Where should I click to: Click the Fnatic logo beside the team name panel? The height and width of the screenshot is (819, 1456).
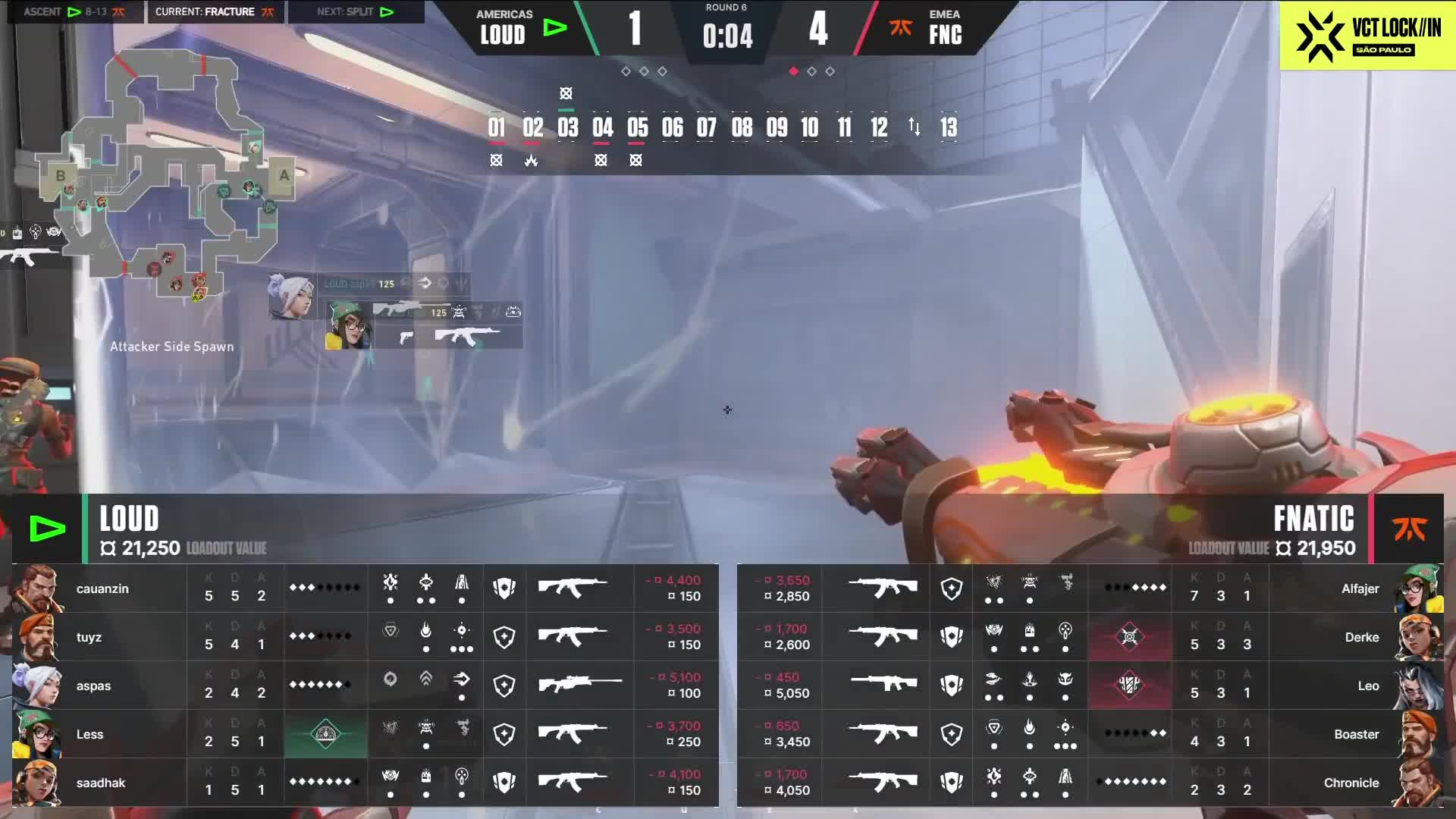pos(1409,529)
